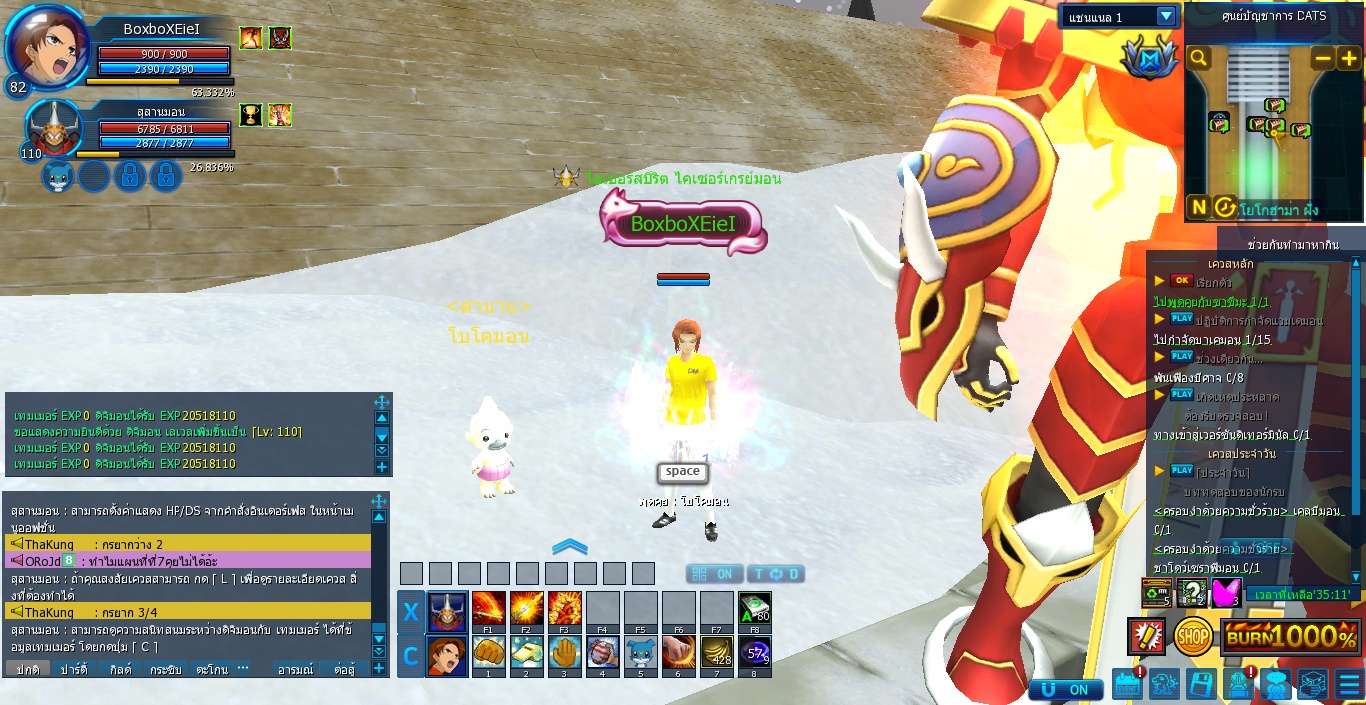
Task: Toggle the magnet ON switch
Action: pos(1067,689)
